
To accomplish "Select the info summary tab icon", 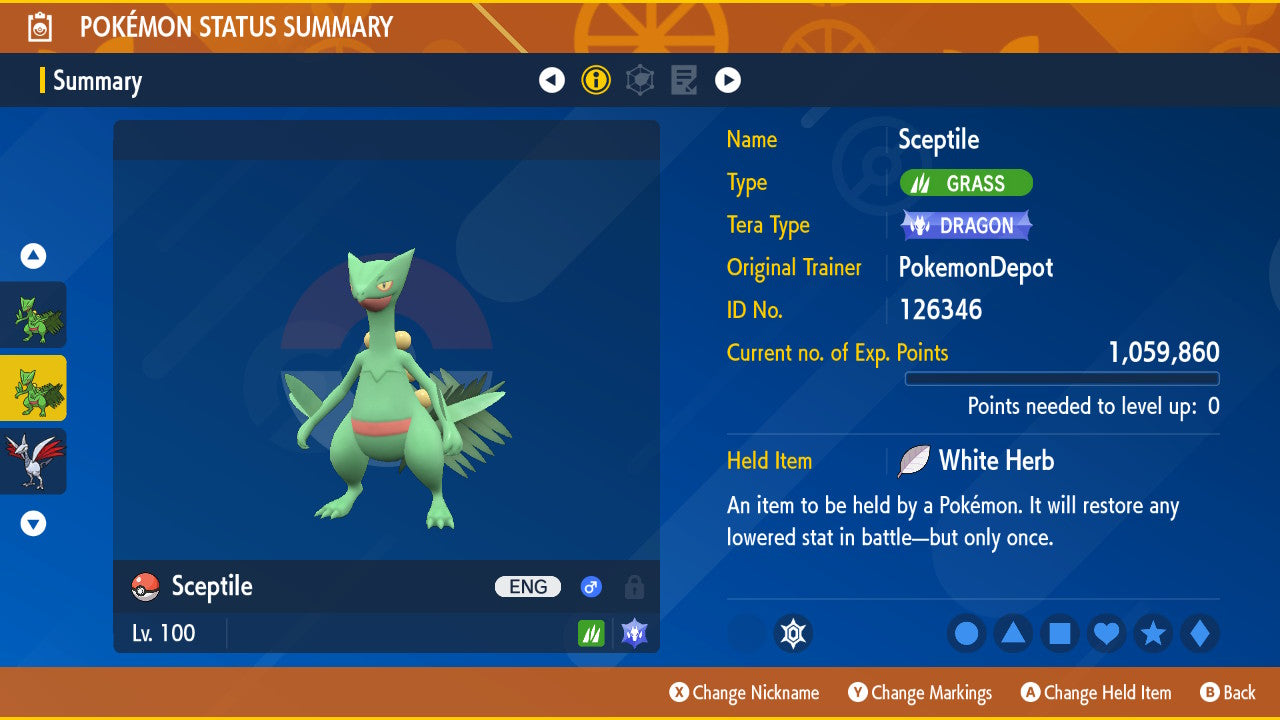I will [x=596, y=80].
